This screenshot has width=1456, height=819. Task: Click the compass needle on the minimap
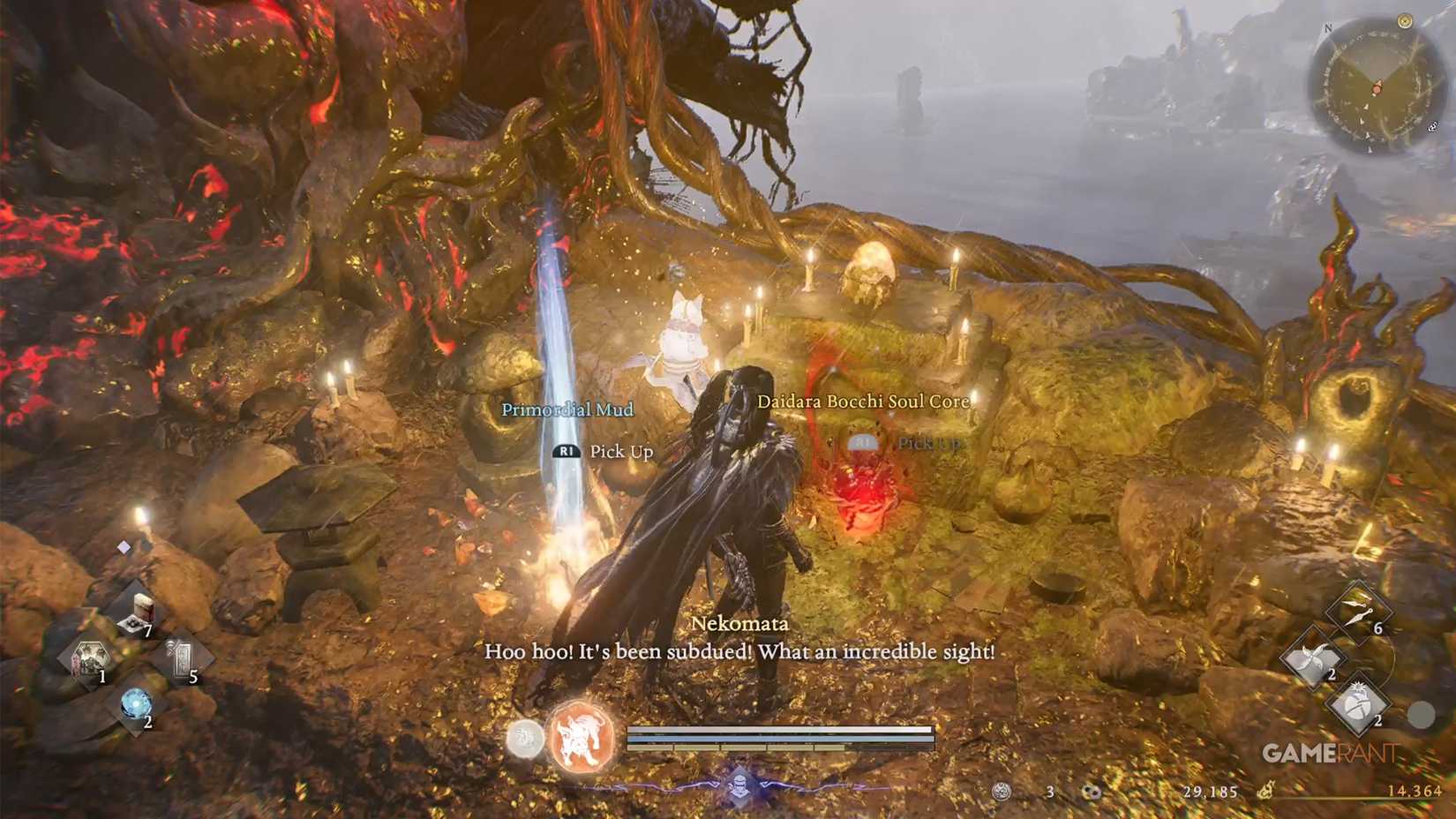pyautogui.click(x=1377, y=88)
